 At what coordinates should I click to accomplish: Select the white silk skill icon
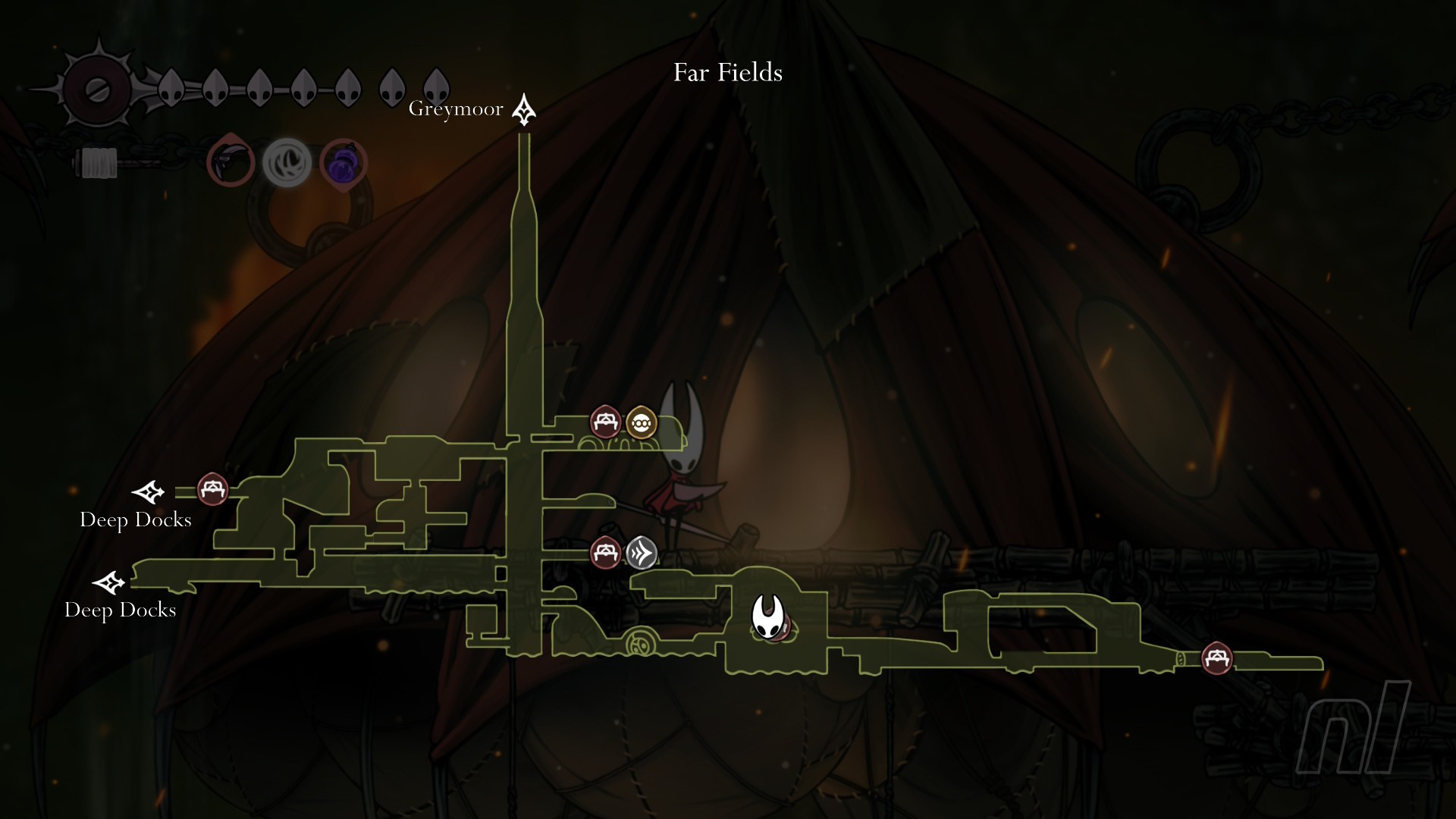point(287,162)
